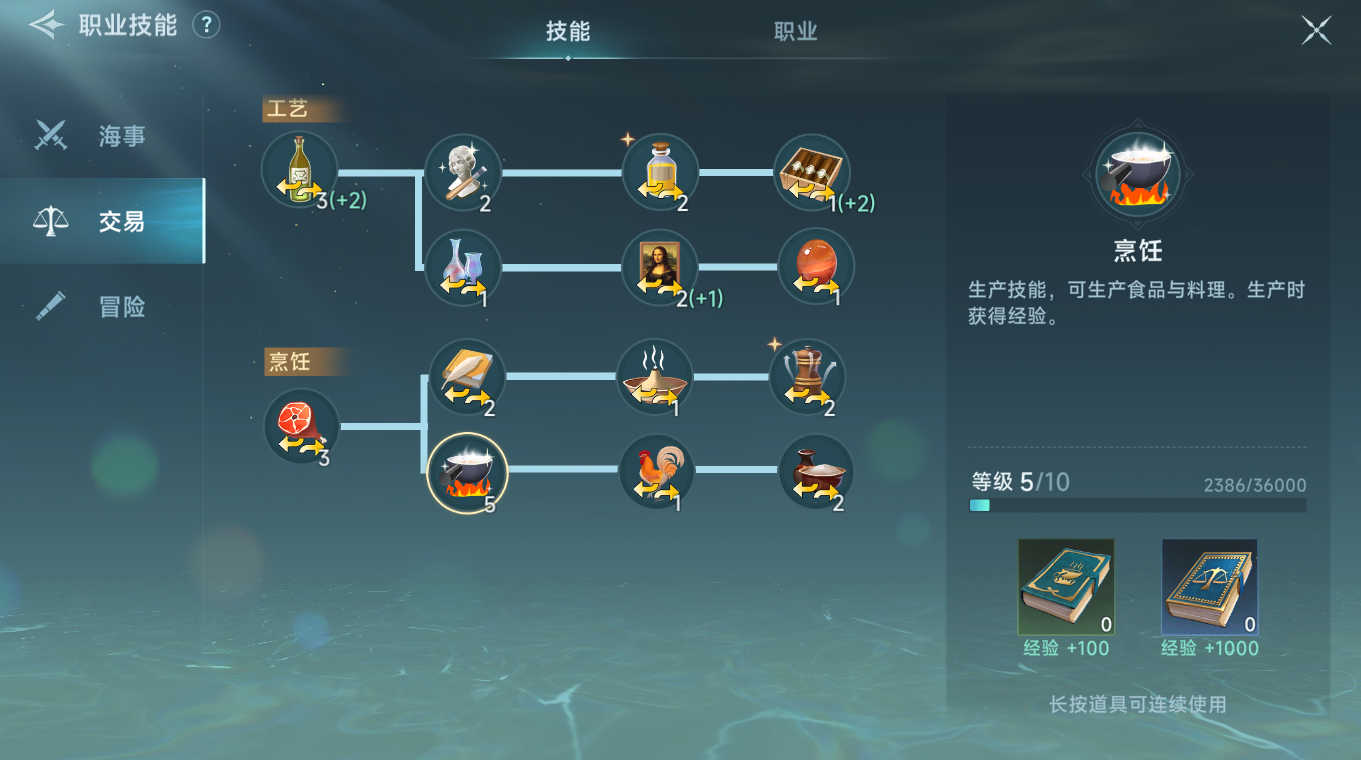Click the wooden treasure box skill
The width and height of the screenshot is (1361, 760).
[x=813, y=170]
